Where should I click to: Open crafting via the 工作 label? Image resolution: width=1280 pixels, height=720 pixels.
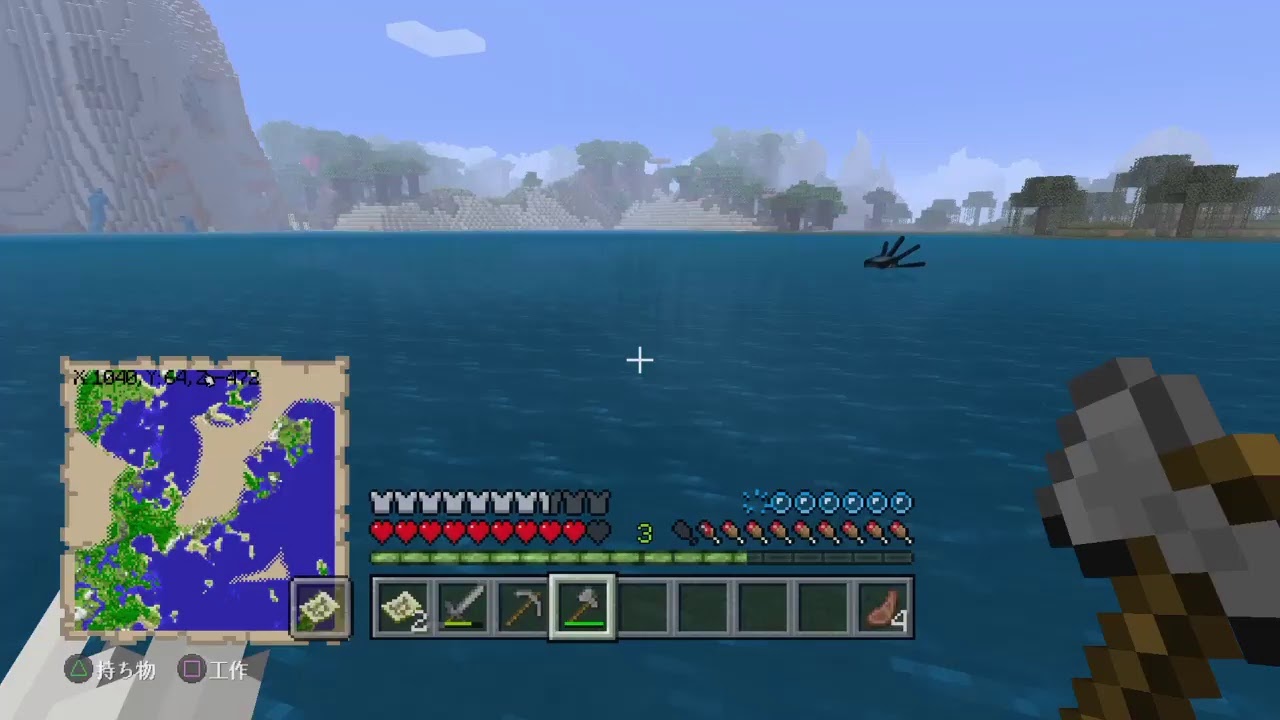click(x=228, y=671)
